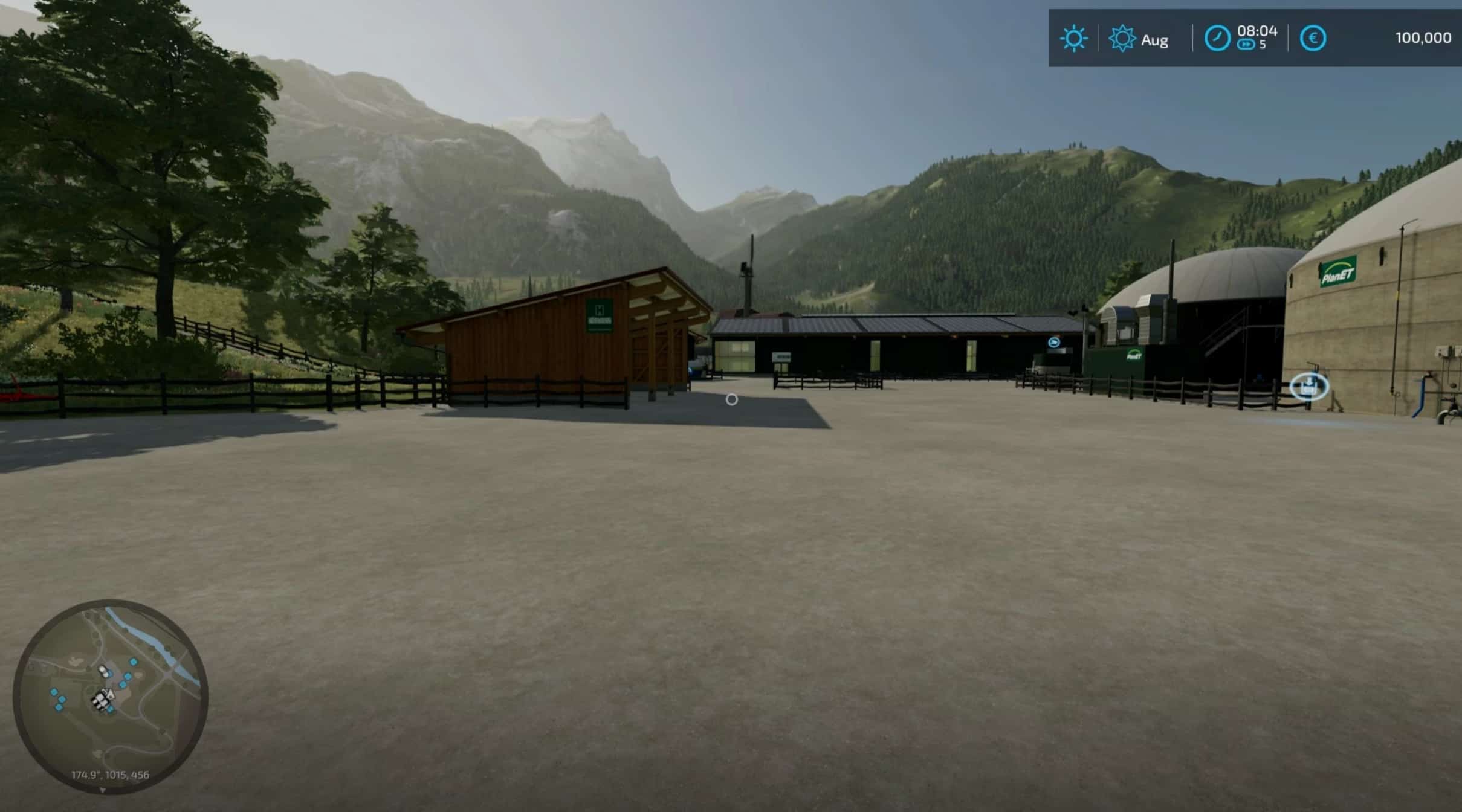The image size is (1462, 812).
Task: Click the clock time-scale icon
Action: coord(1217,39)
